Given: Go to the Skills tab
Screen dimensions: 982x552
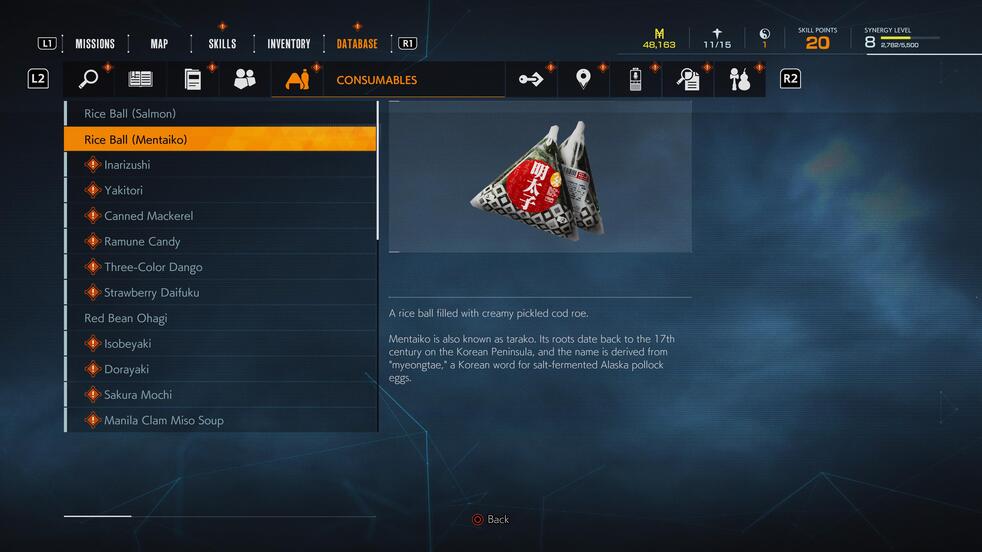Looking at the screenshot, I should pos(222,44).
